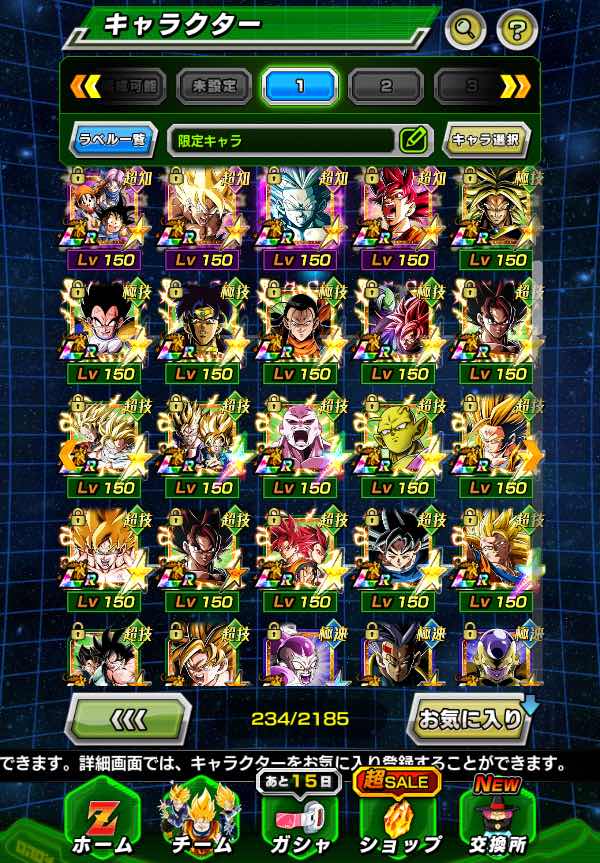Open the お気に入り favorites filter
The height and width of the screenshot is (863, 600).
(469, 717)
